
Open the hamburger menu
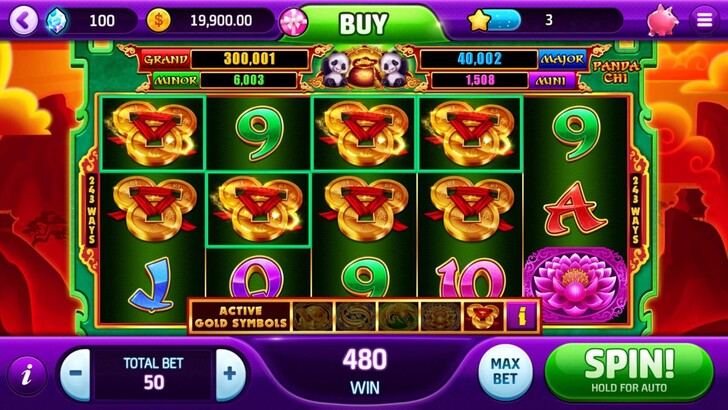point(703,20)
